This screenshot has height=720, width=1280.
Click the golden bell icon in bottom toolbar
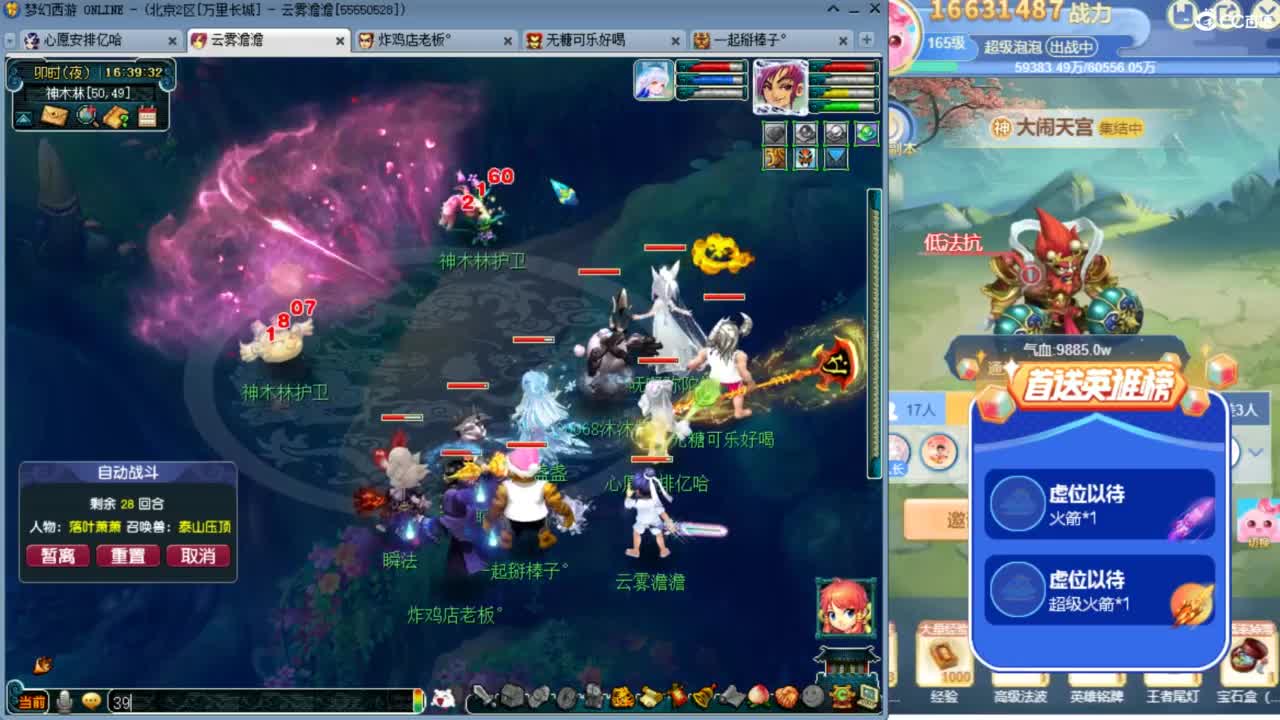pos(700,699)
